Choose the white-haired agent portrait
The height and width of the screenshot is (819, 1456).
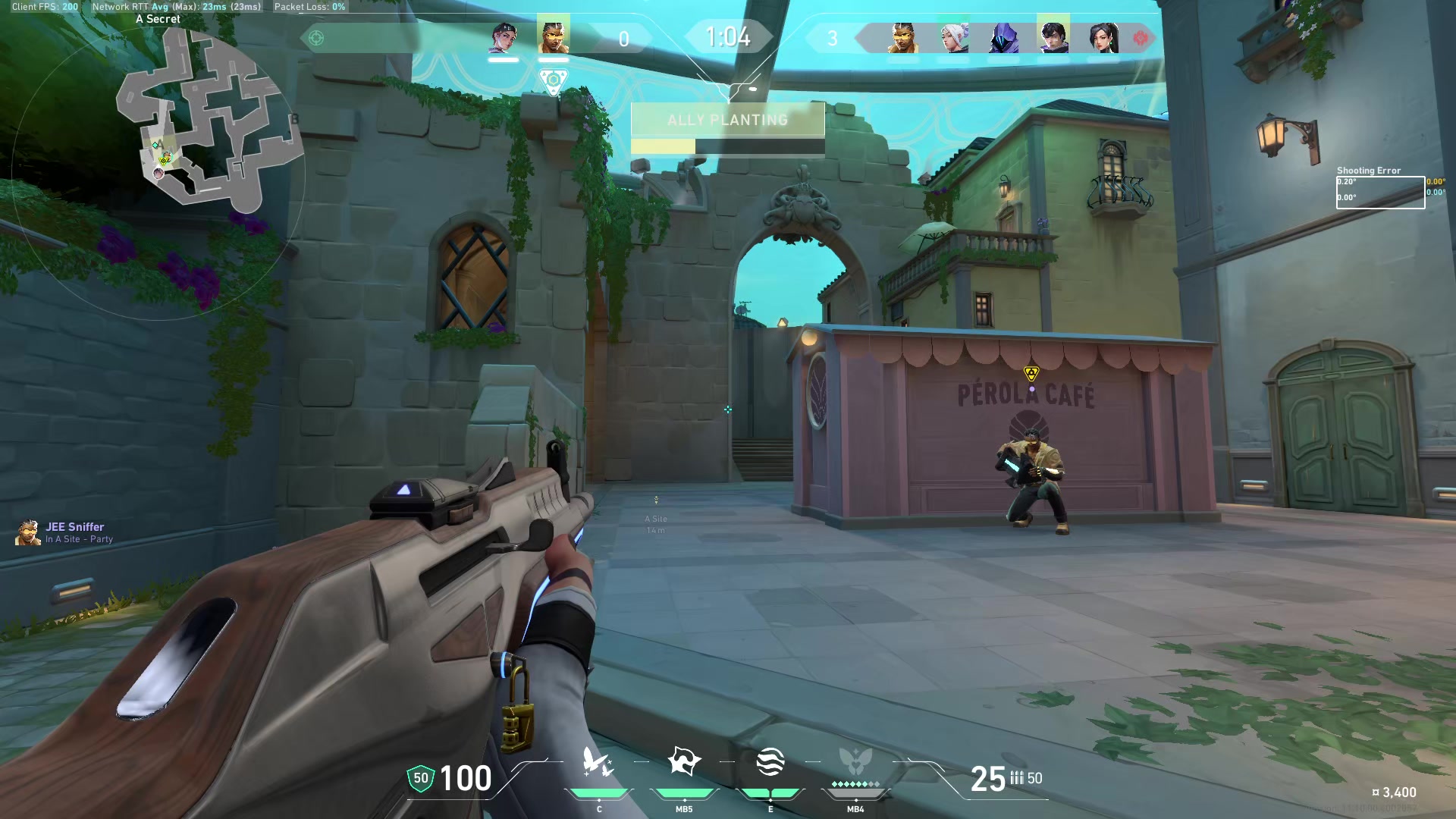point(954,37)
